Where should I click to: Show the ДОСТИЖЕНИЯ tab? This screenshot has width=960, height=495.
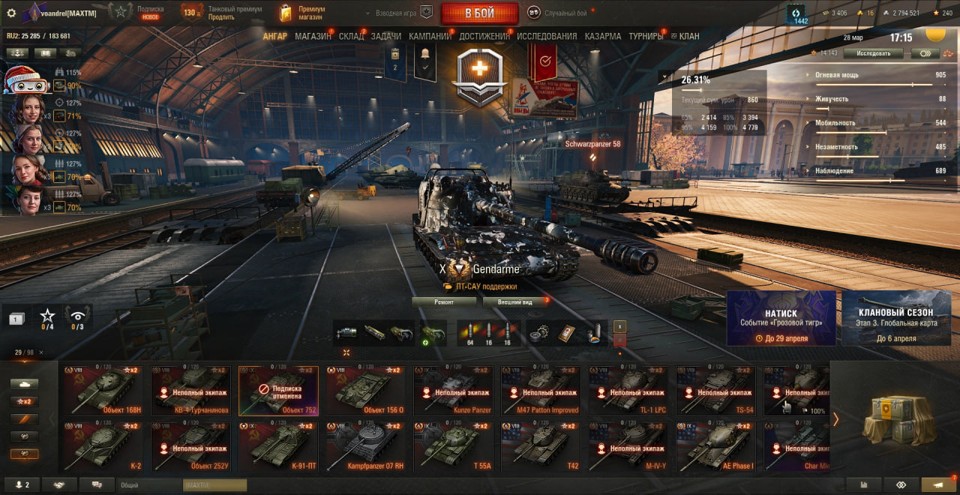(x=485, y=37)
